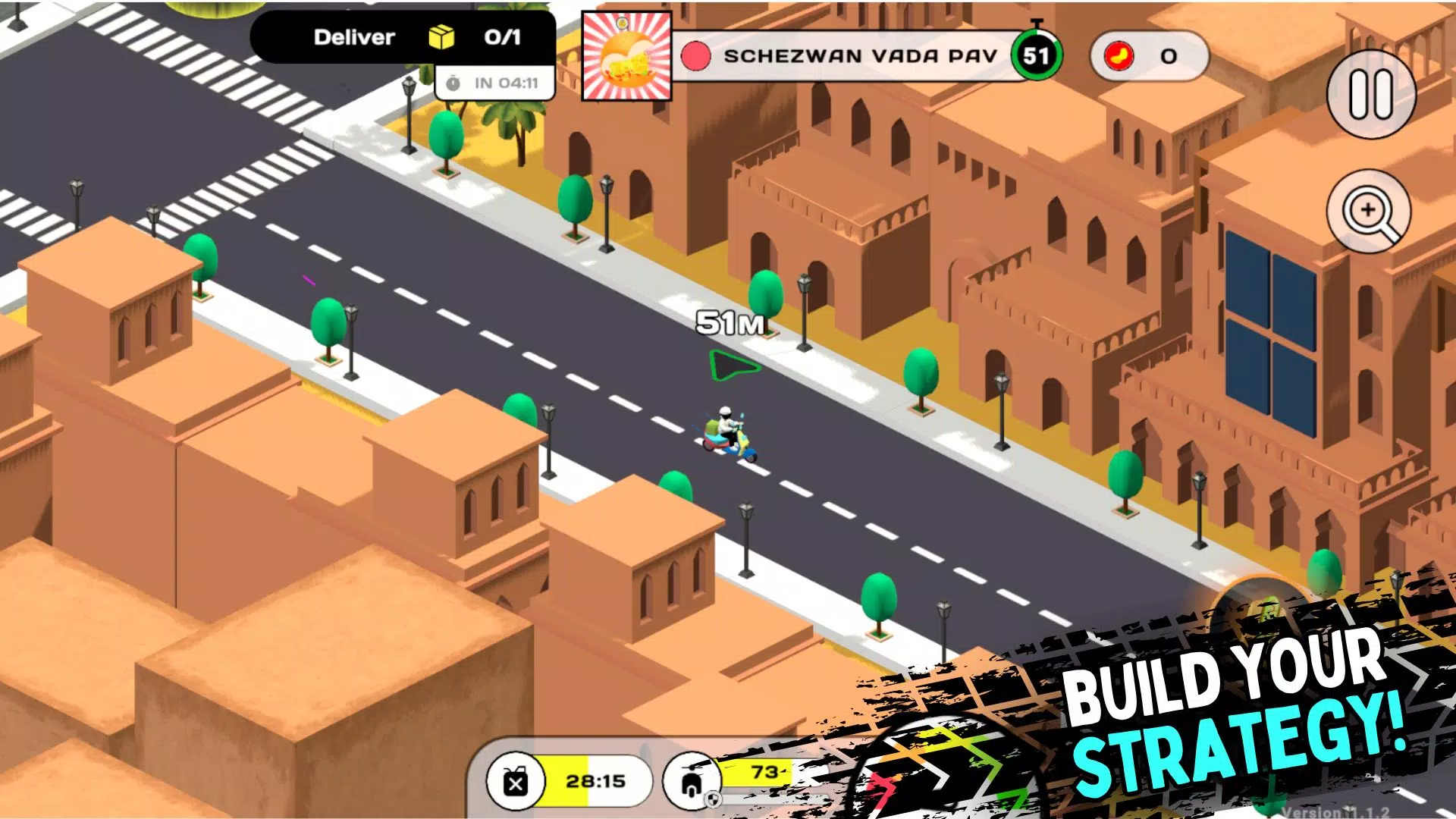Click the stopwatch icon showing 51
This screenshot has height=819, width=1456.
[x=1037, y=55]
